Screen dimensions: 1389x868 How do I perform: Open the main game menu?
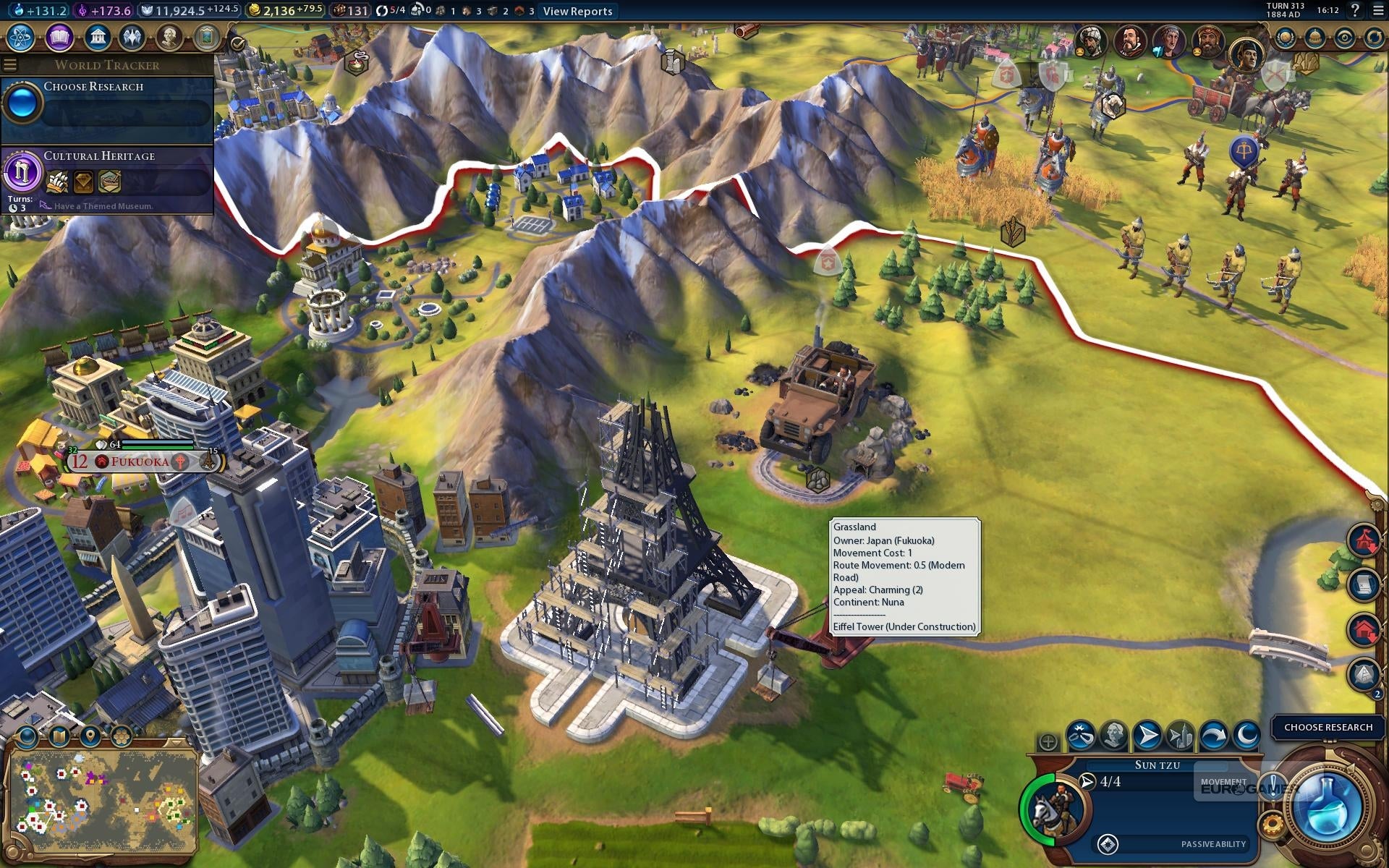tap(1378, 10)
